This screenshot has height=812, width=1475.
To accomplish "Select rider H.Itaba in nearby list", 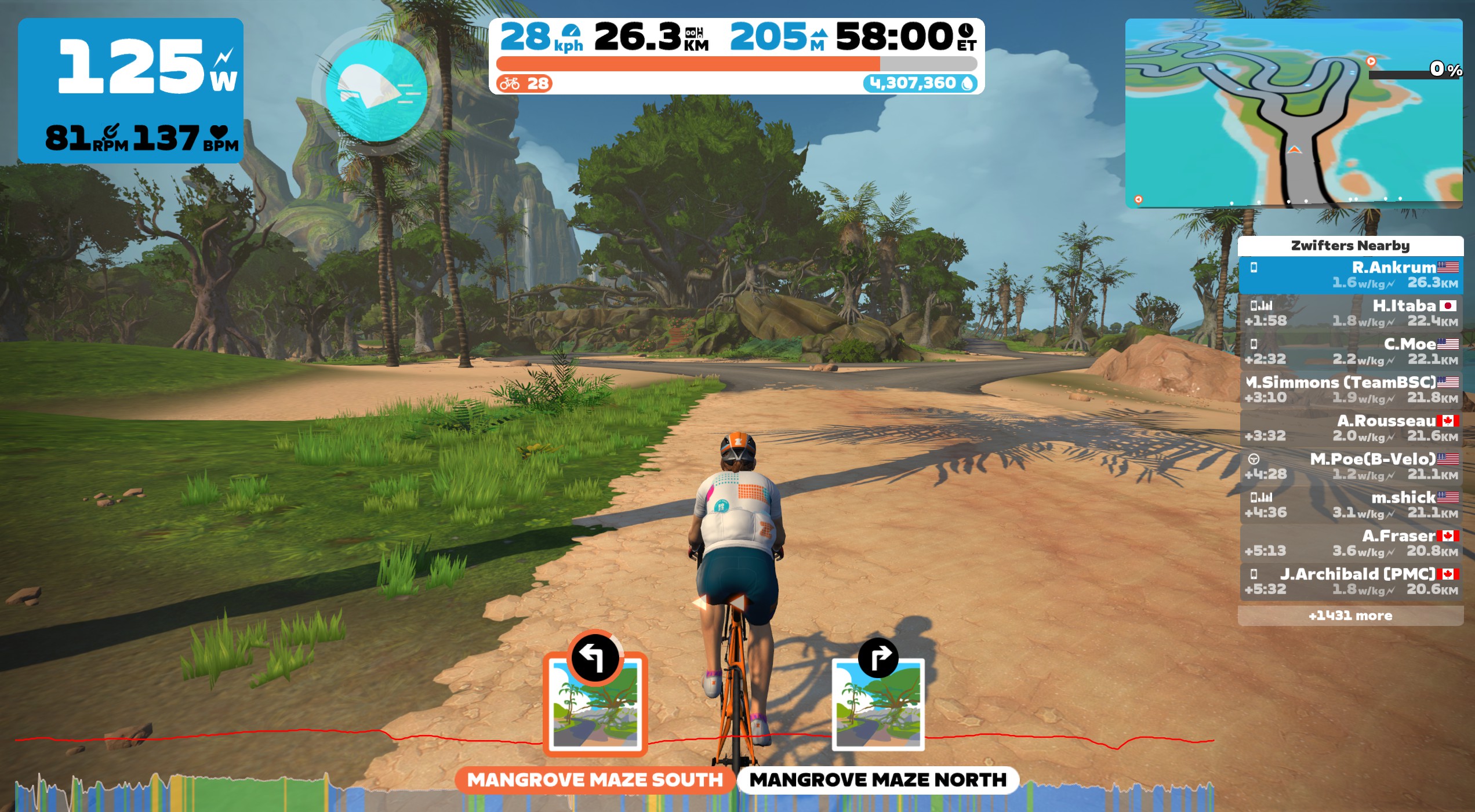I will click(1350, 313).
